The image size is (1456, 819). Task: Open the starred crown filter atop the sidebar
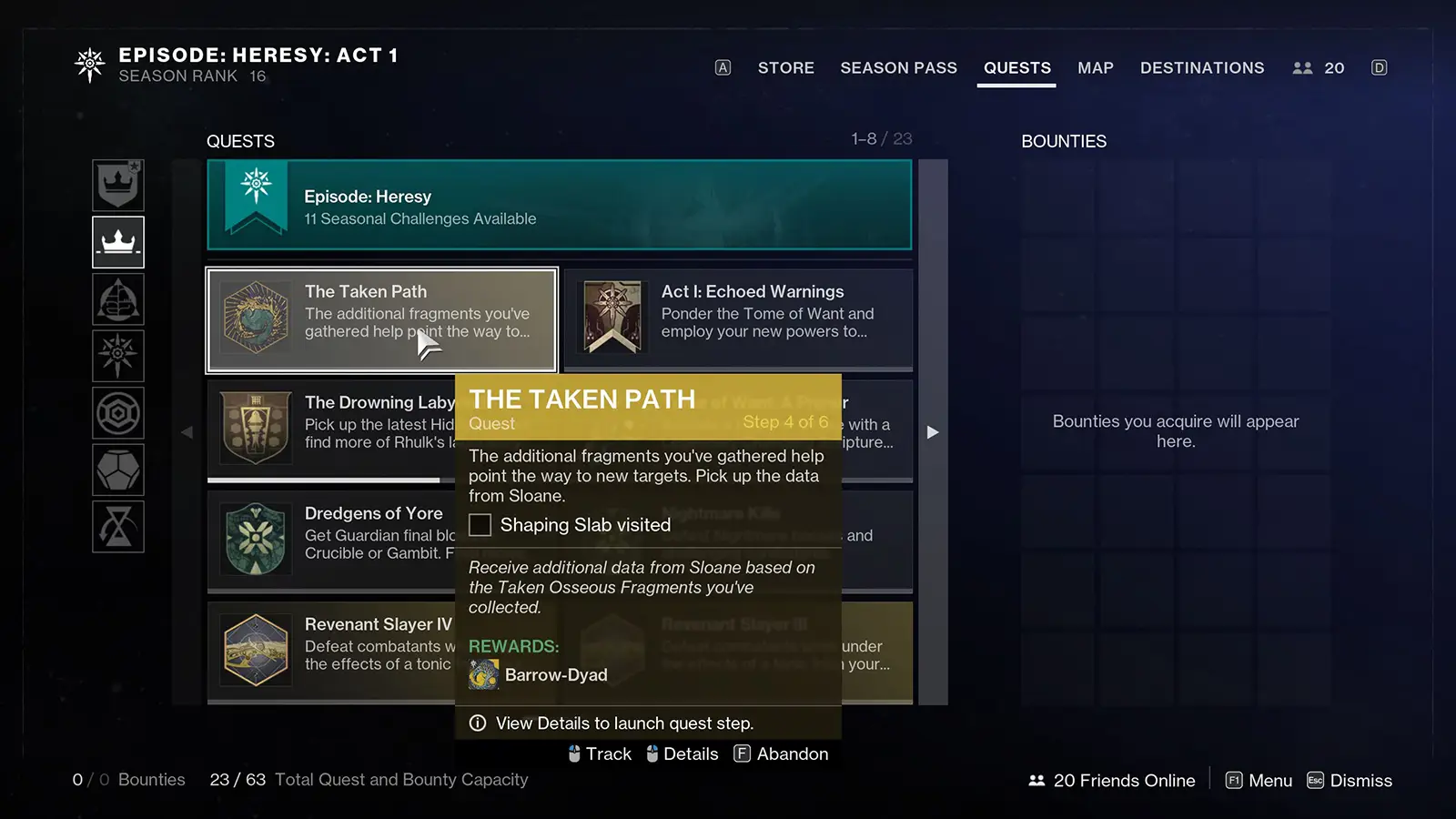[118, 185]
